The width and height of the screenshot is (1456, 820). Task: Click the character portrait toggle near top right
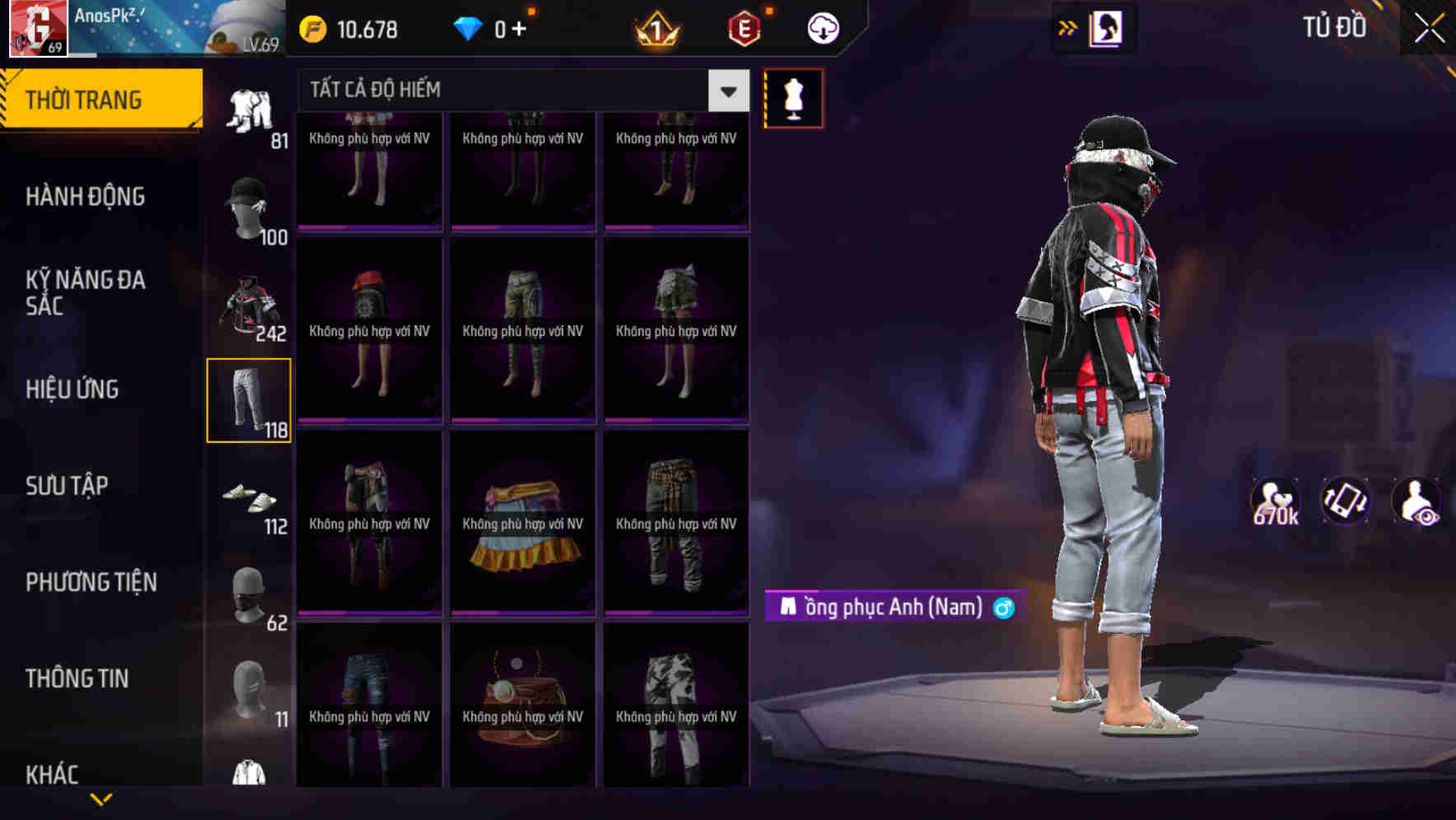[1106, 27]
